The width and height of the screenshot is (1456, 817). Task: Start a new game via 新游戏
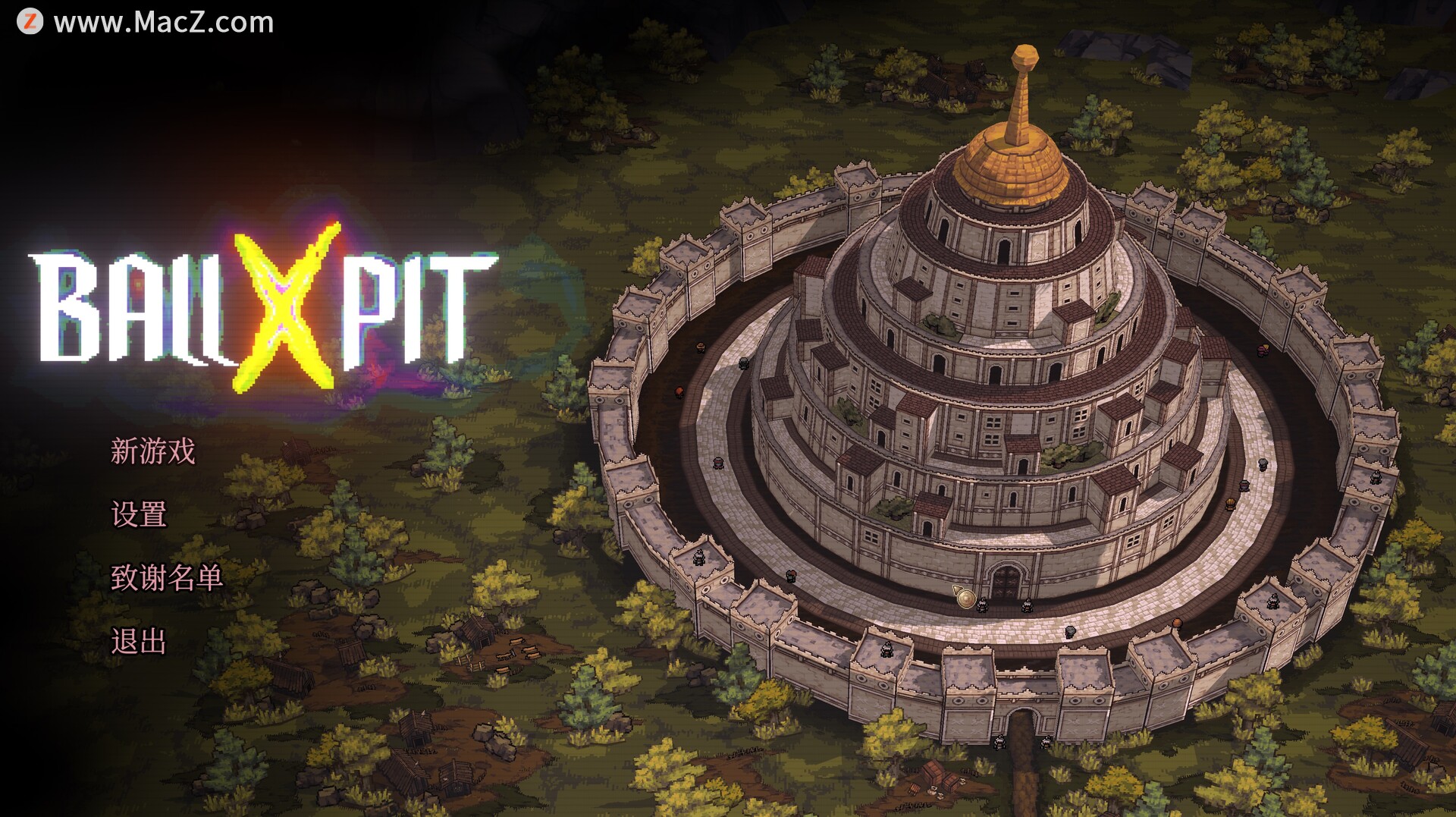[152, 451]
